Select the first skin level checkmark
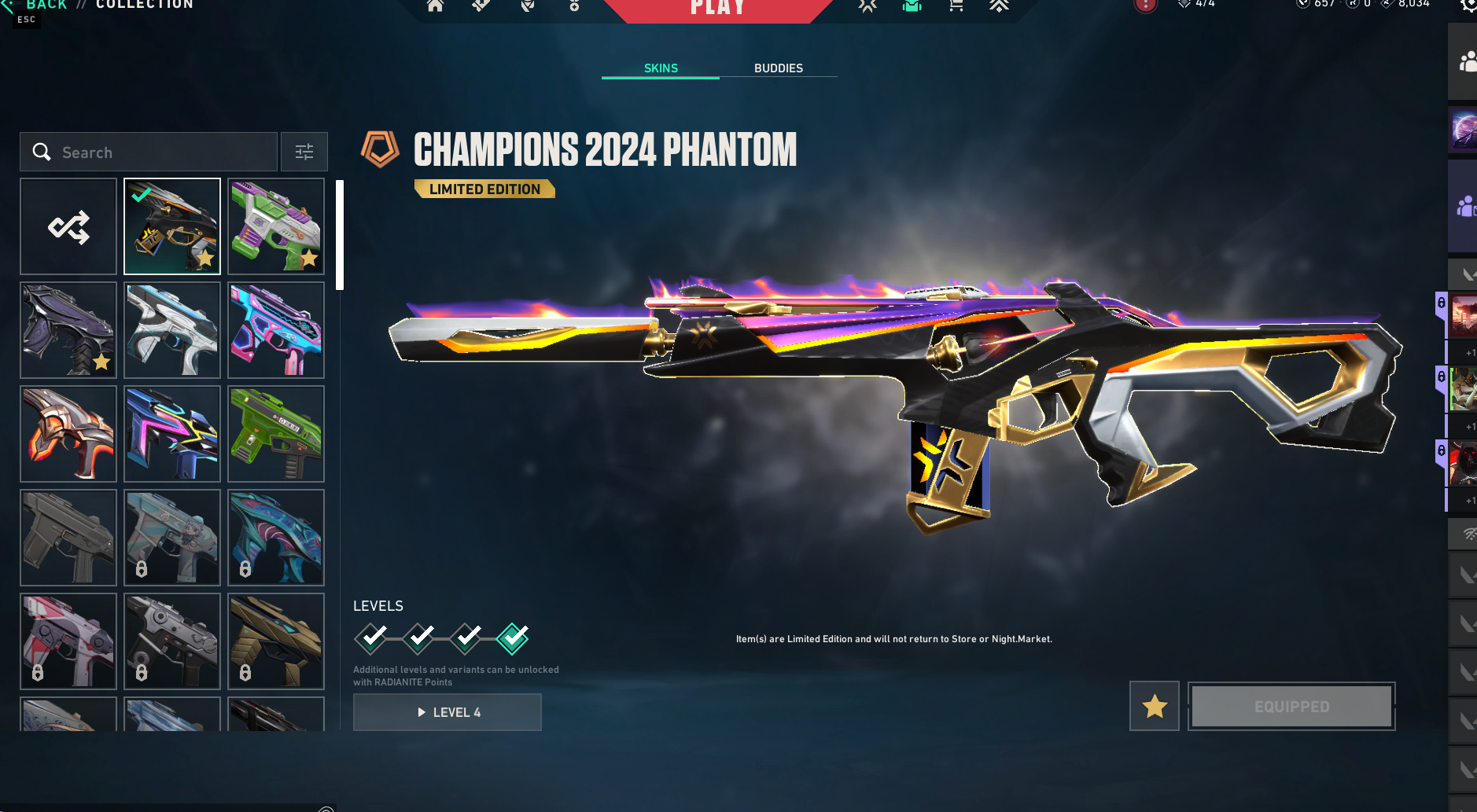Viewport: 1477px width, 812px height. 371,637
